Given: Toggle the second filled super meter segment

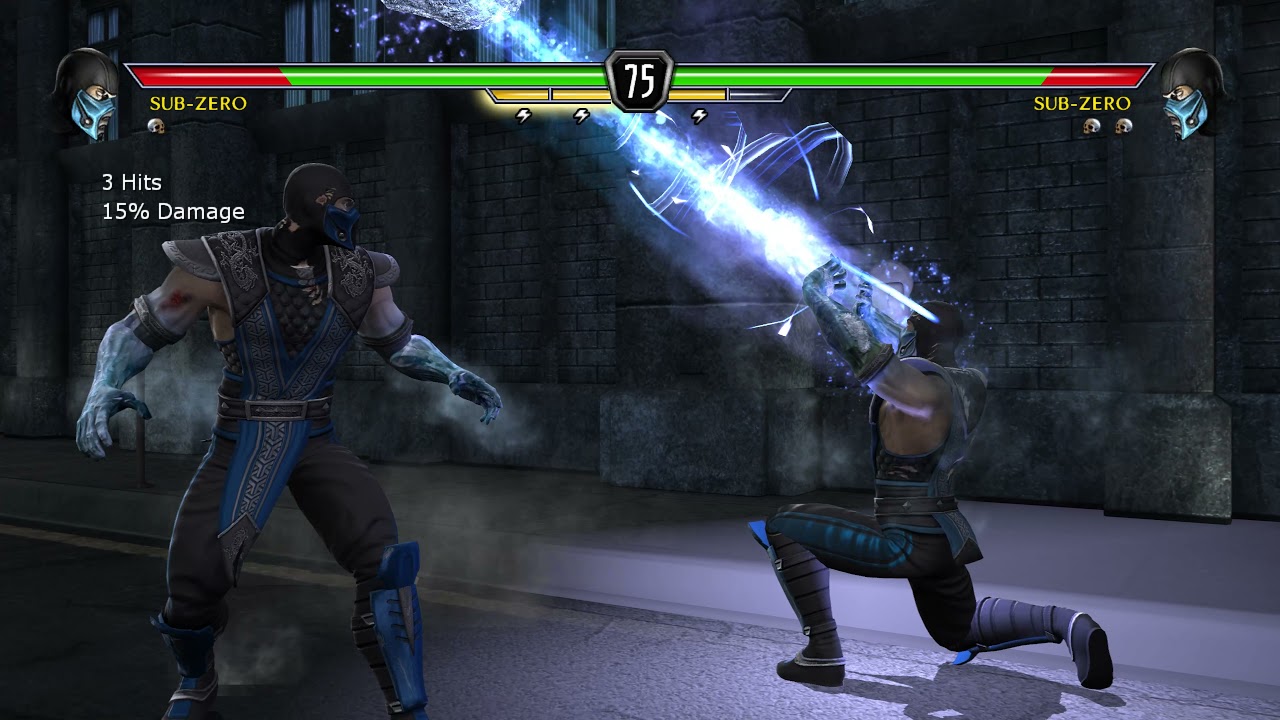Looking at the screenshot, I should (580, 94).
